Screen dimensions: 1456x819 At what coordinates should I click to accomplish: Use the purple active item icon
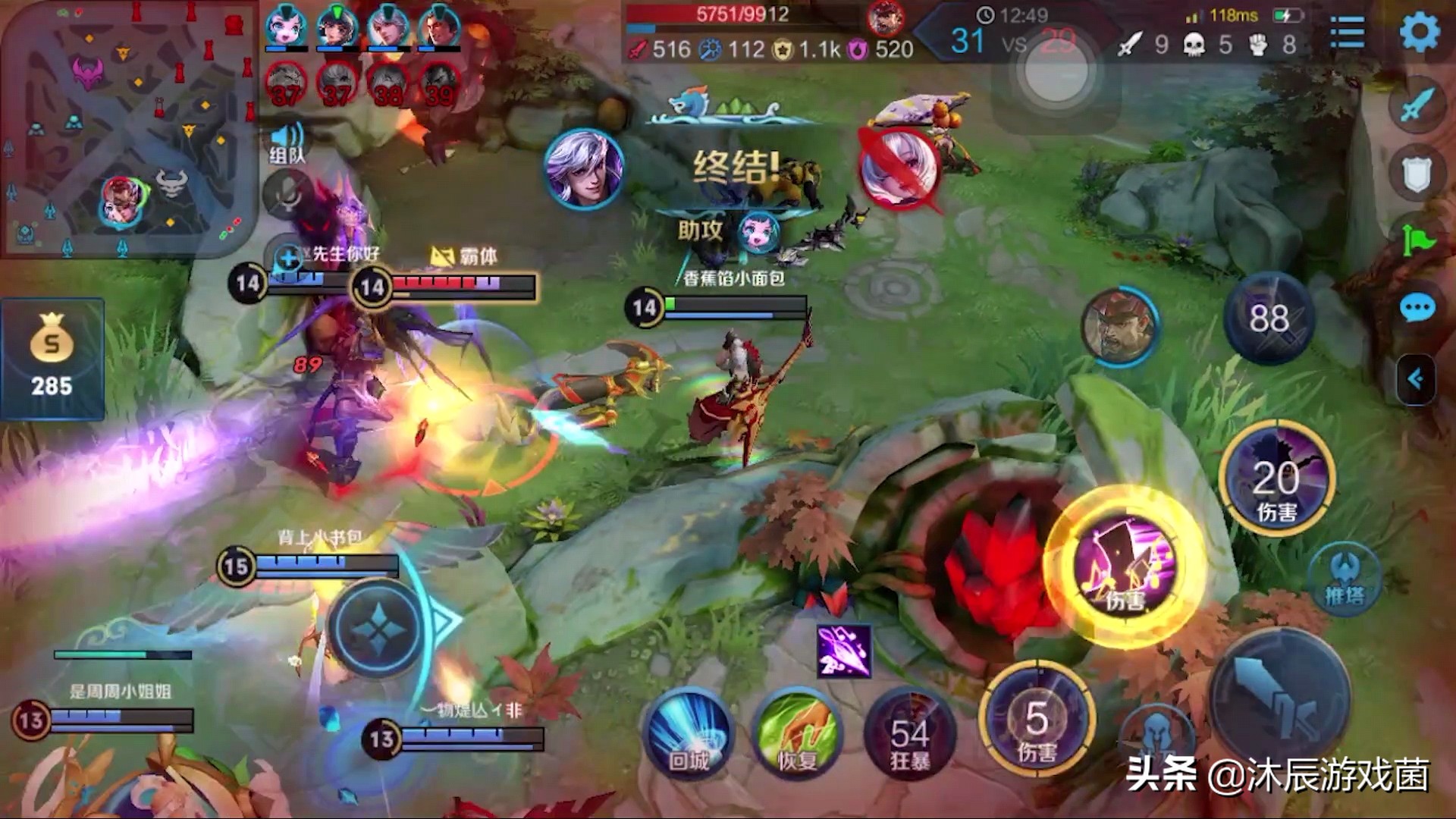pos(844,651)
